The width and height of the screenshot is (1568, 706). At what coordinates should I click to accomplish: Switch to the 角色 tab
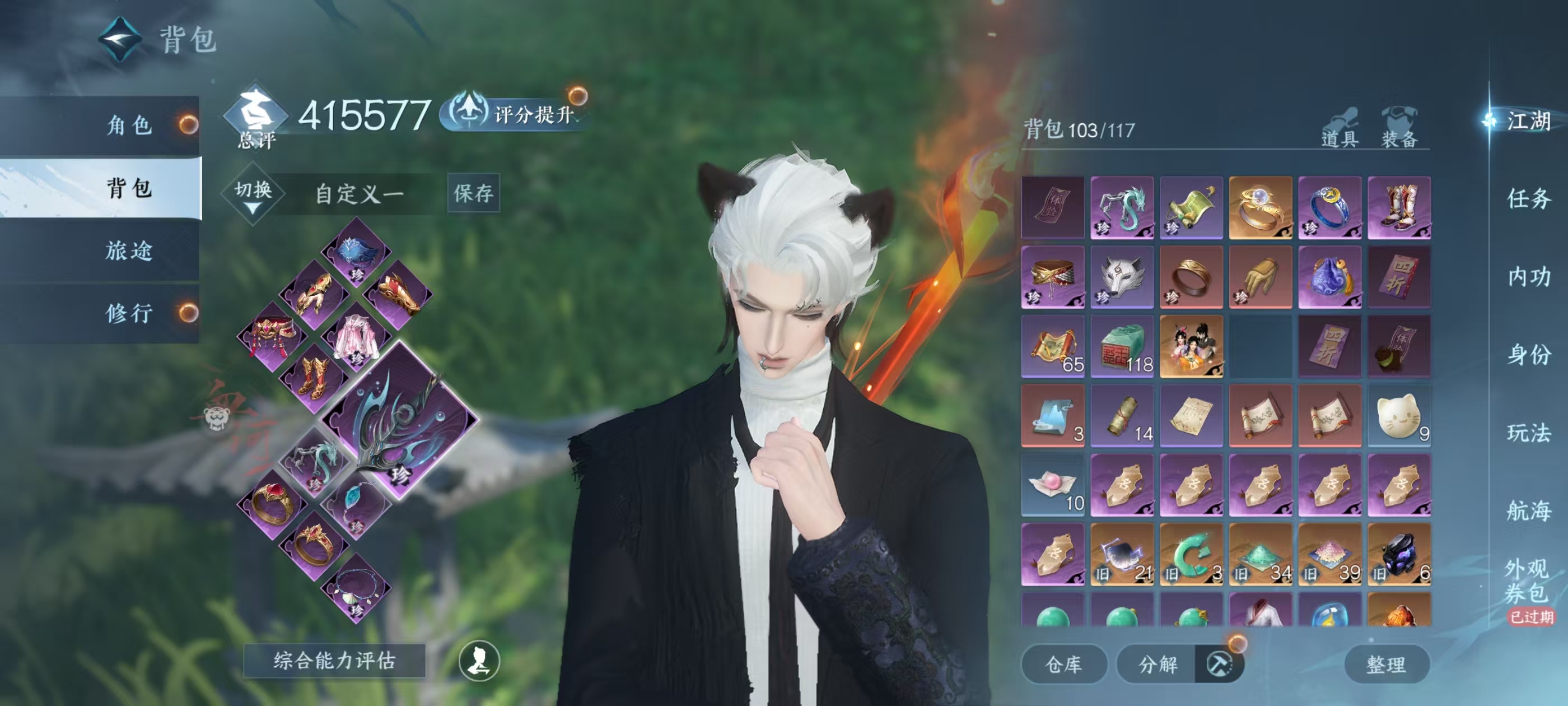tap(129, 125)
